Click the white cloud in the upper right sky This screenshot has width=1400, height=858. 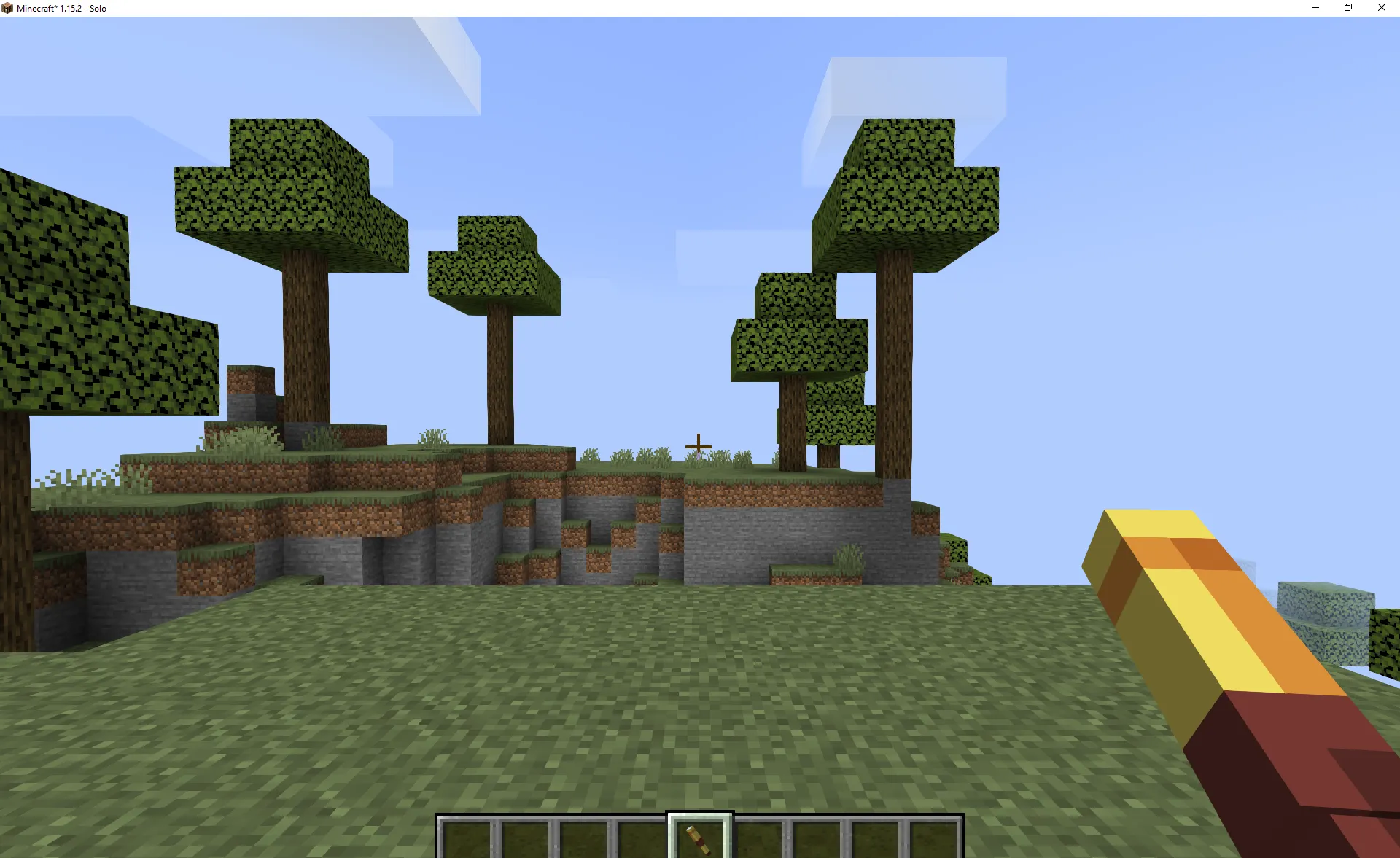pos(911,80)
